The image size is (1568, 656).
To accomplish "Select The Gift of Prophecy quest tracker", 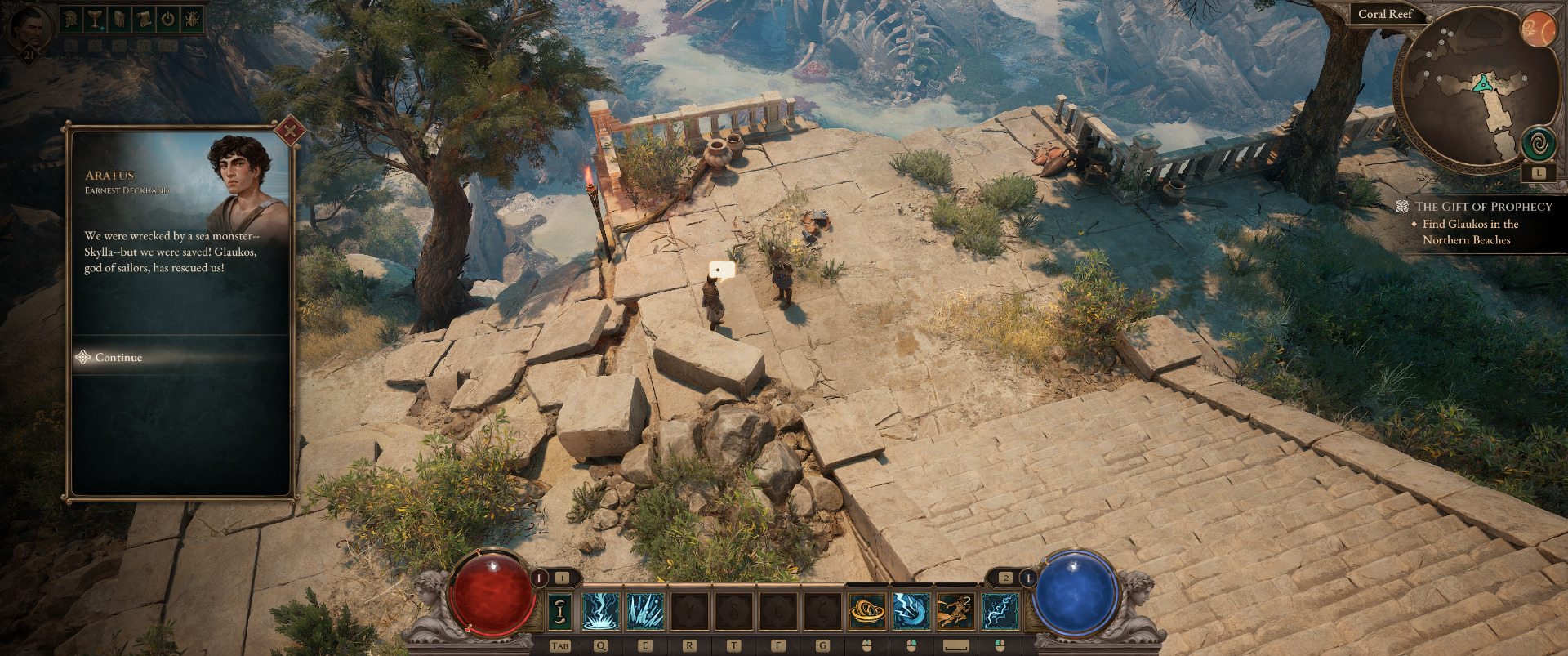I will [1483, 207].
